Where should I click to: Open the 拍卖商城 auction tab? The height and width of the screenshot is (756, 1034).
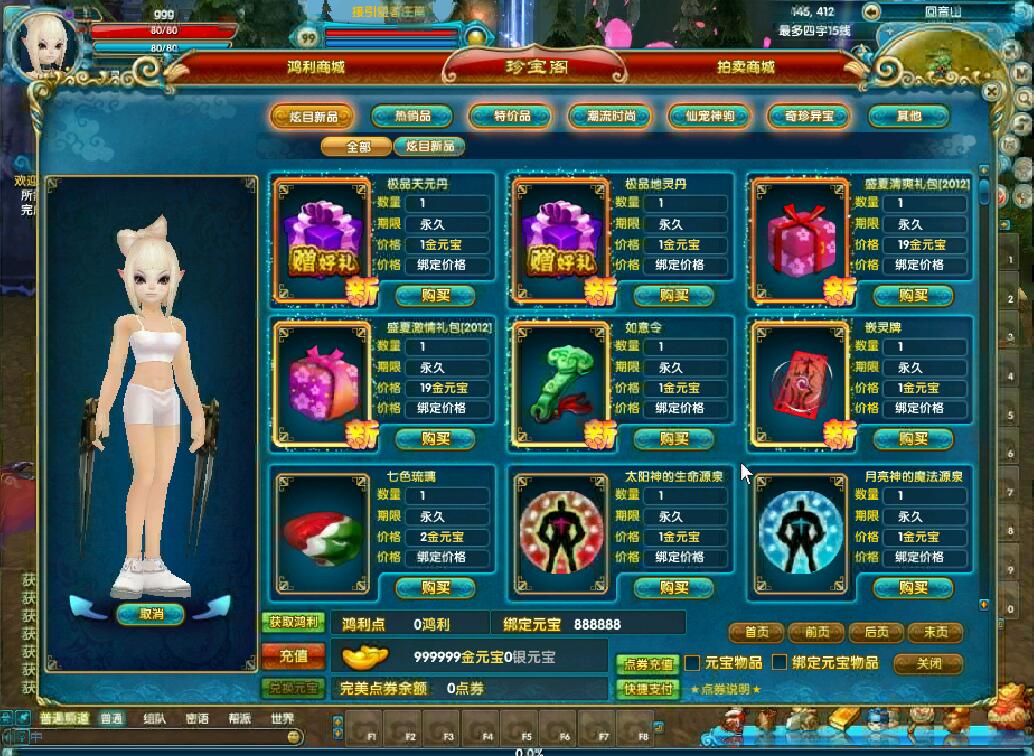(x=745, y=67)
